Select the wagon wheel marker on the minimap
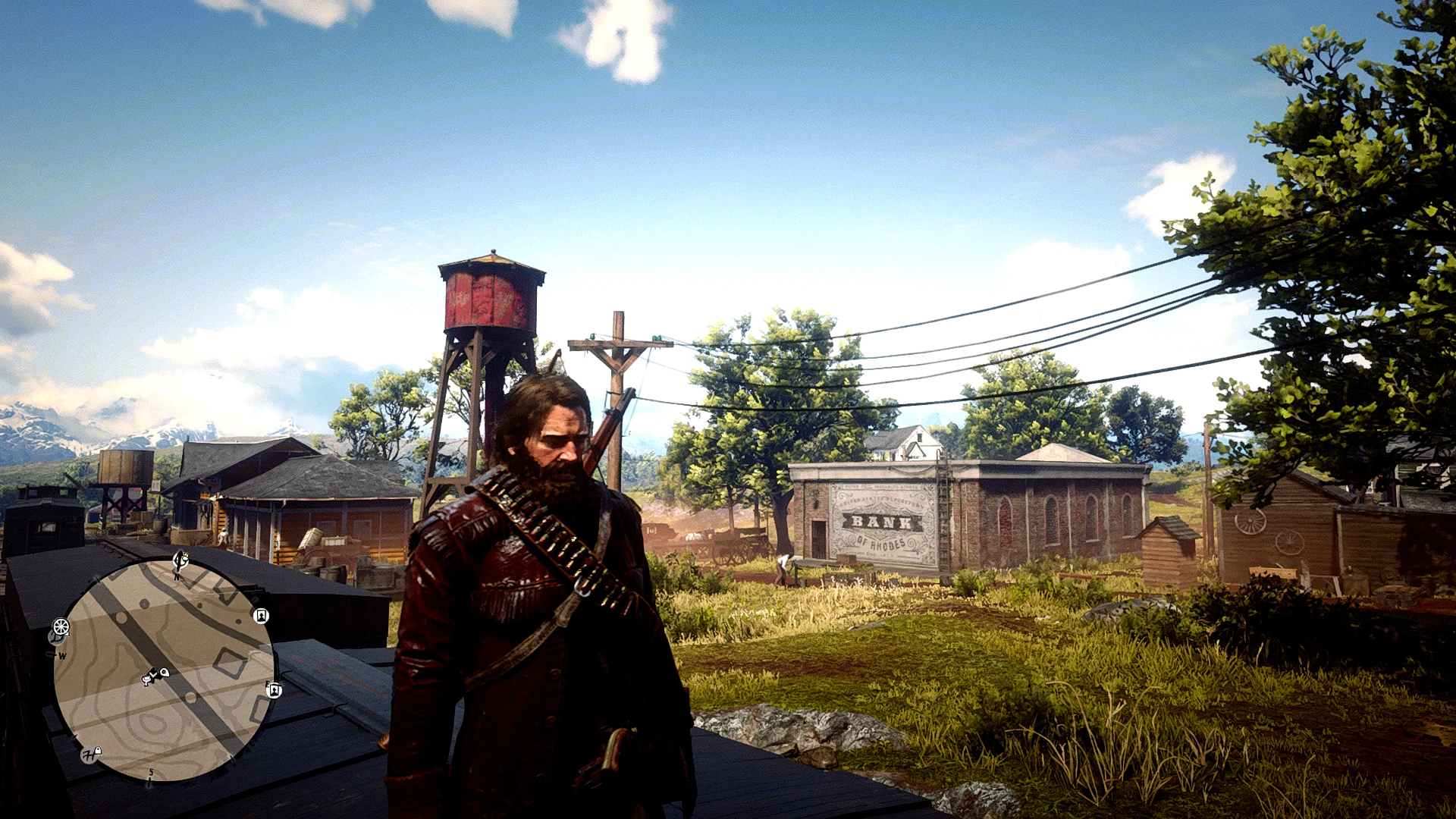 (61, 627)
